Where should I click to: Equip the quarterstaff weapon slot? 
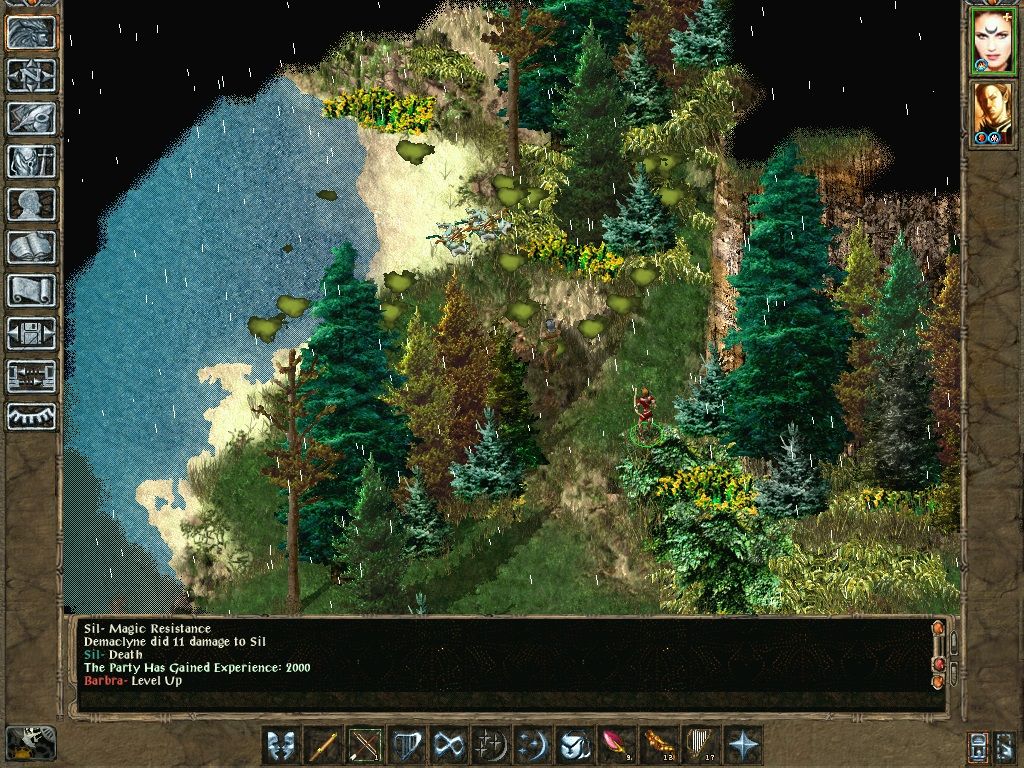(x=323, y=745)
